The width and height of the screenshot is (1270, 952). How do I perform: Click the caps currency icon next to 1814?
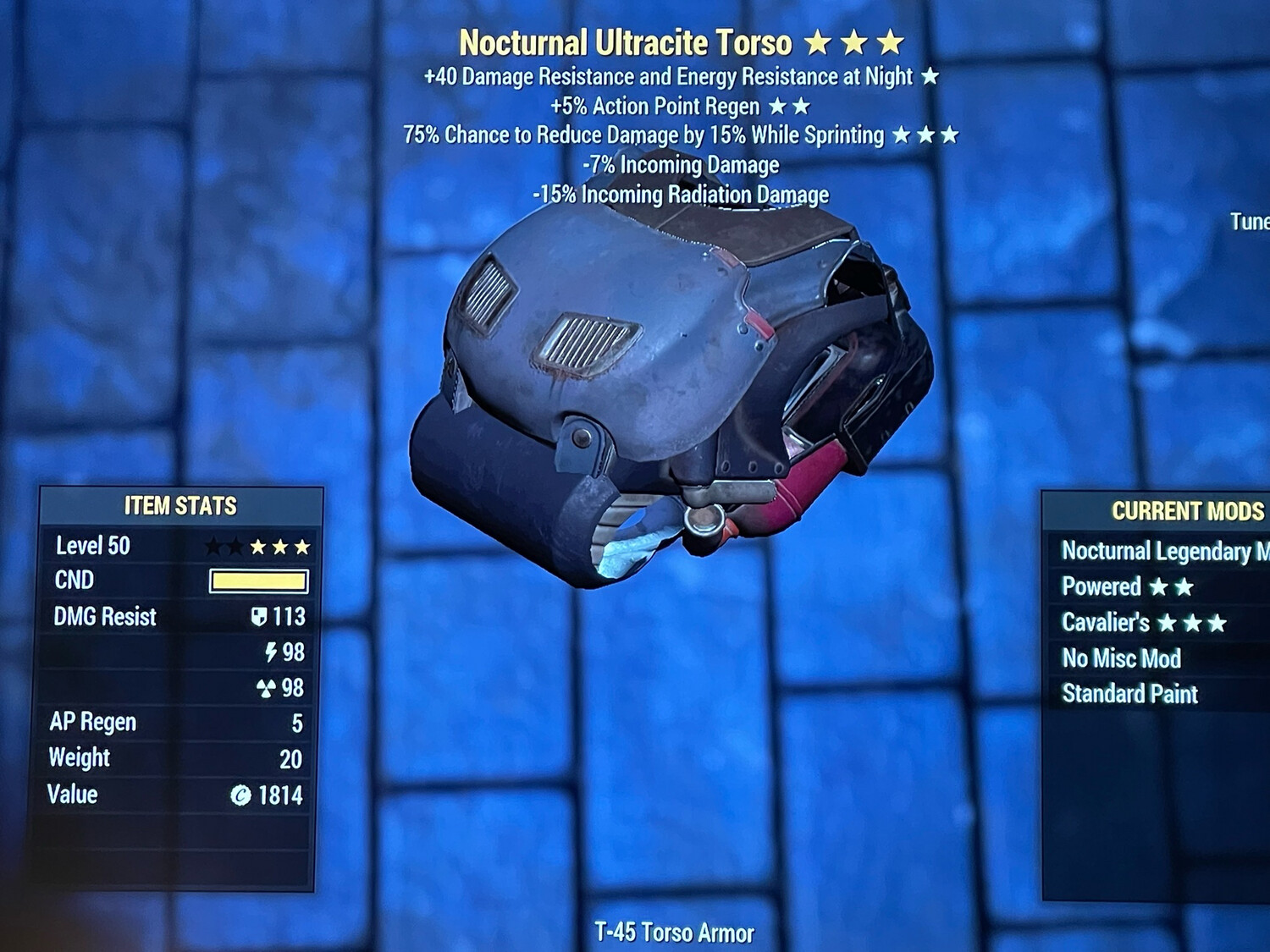[242, 795]
